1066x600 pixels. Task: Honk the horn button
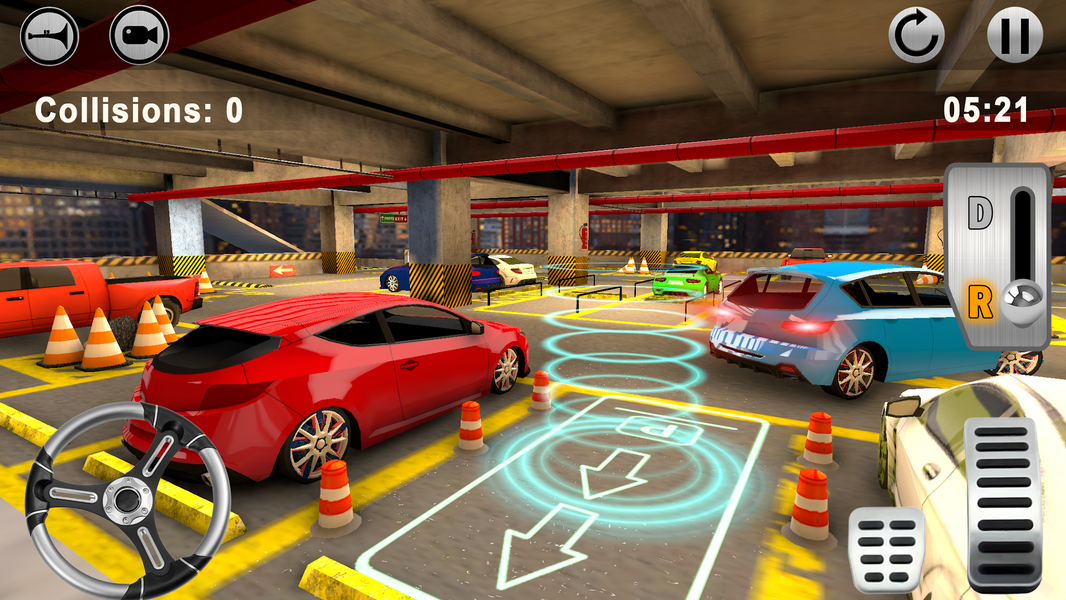(49, 35)
